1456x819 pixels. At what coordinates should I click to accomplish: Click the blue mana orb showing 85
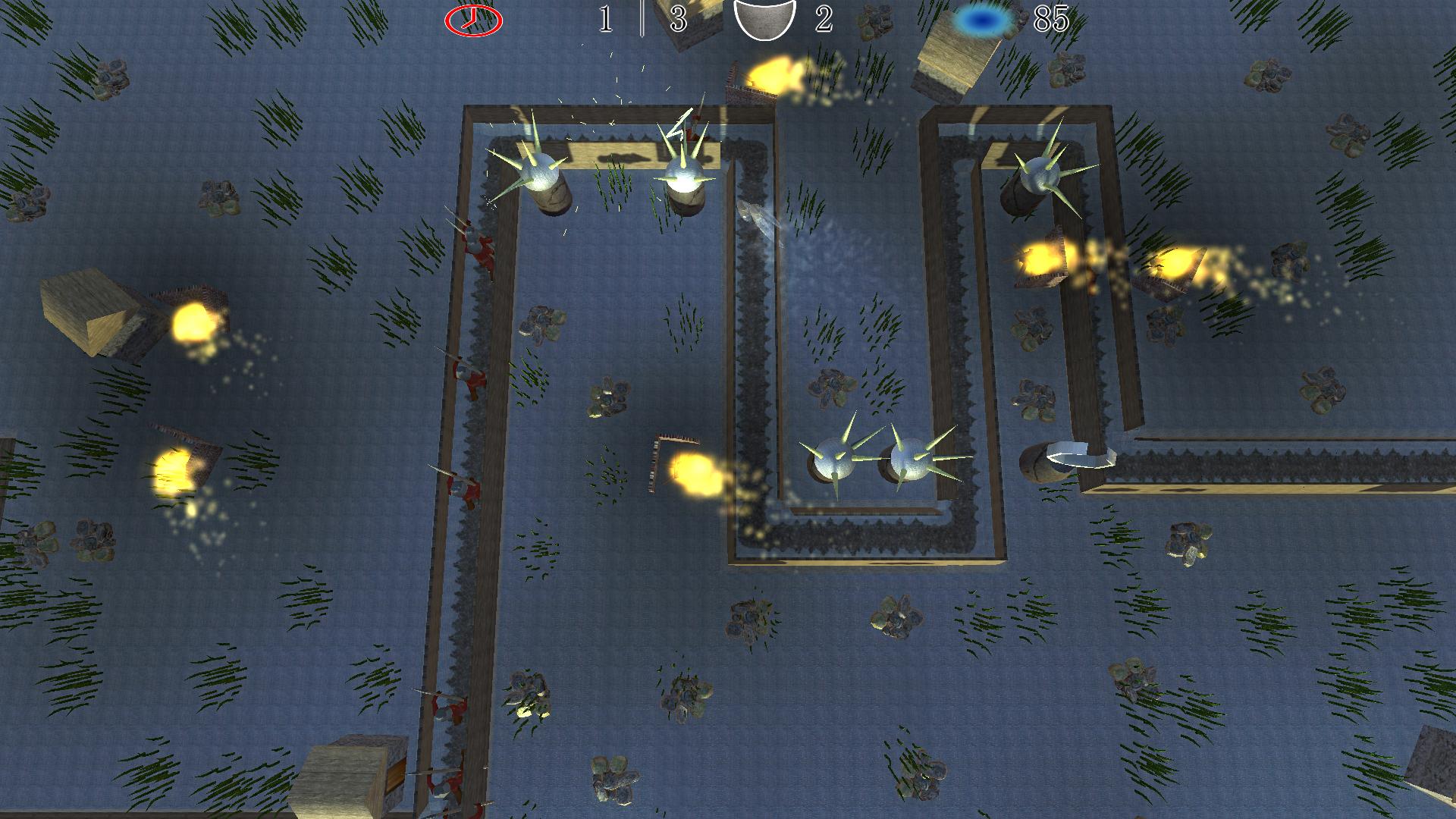981,18
